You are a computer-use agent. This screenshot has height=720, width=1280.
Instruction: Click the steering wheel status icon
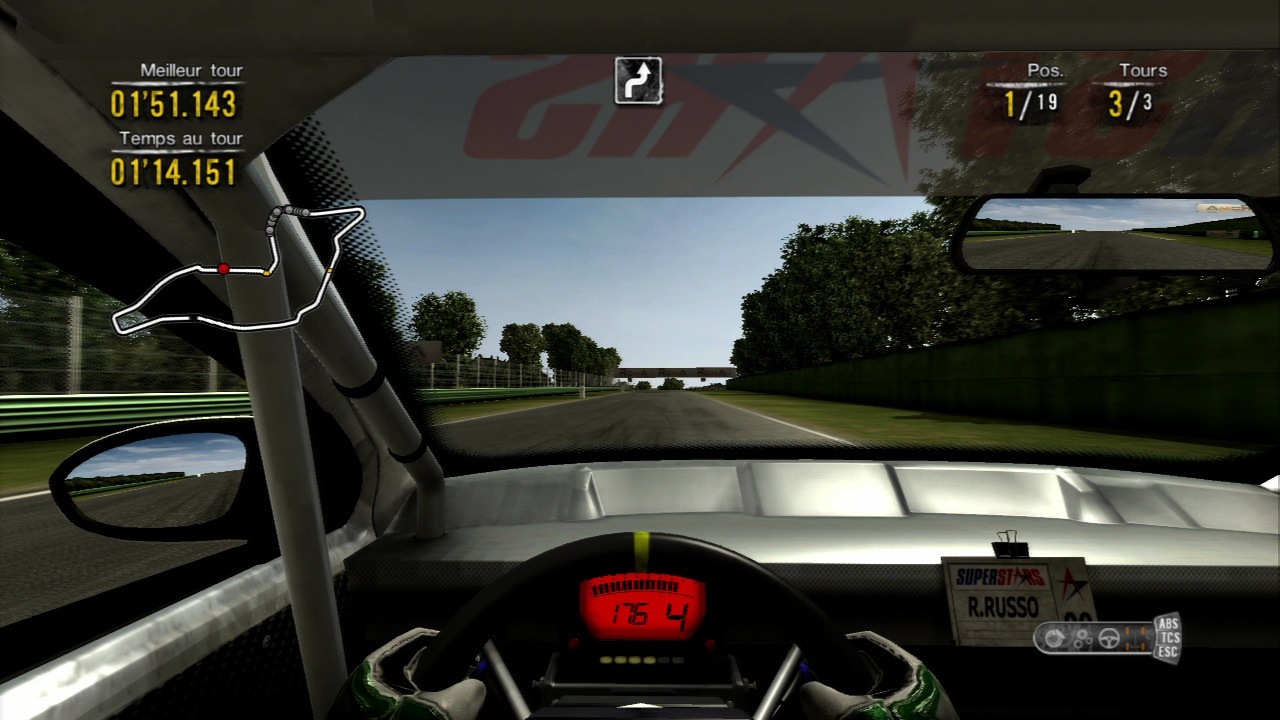point(1109,637)
